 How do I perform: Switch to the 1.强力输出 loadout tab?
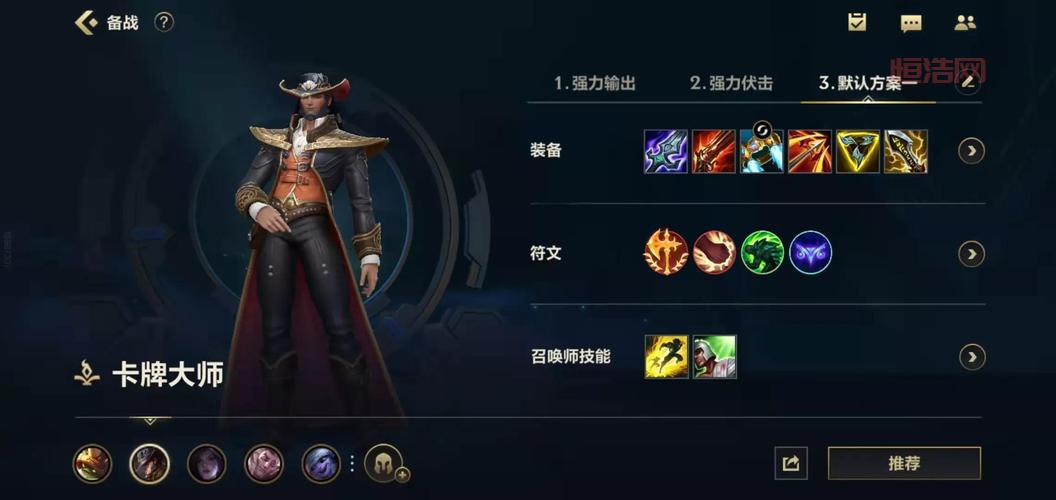click(x=595, y=83)
